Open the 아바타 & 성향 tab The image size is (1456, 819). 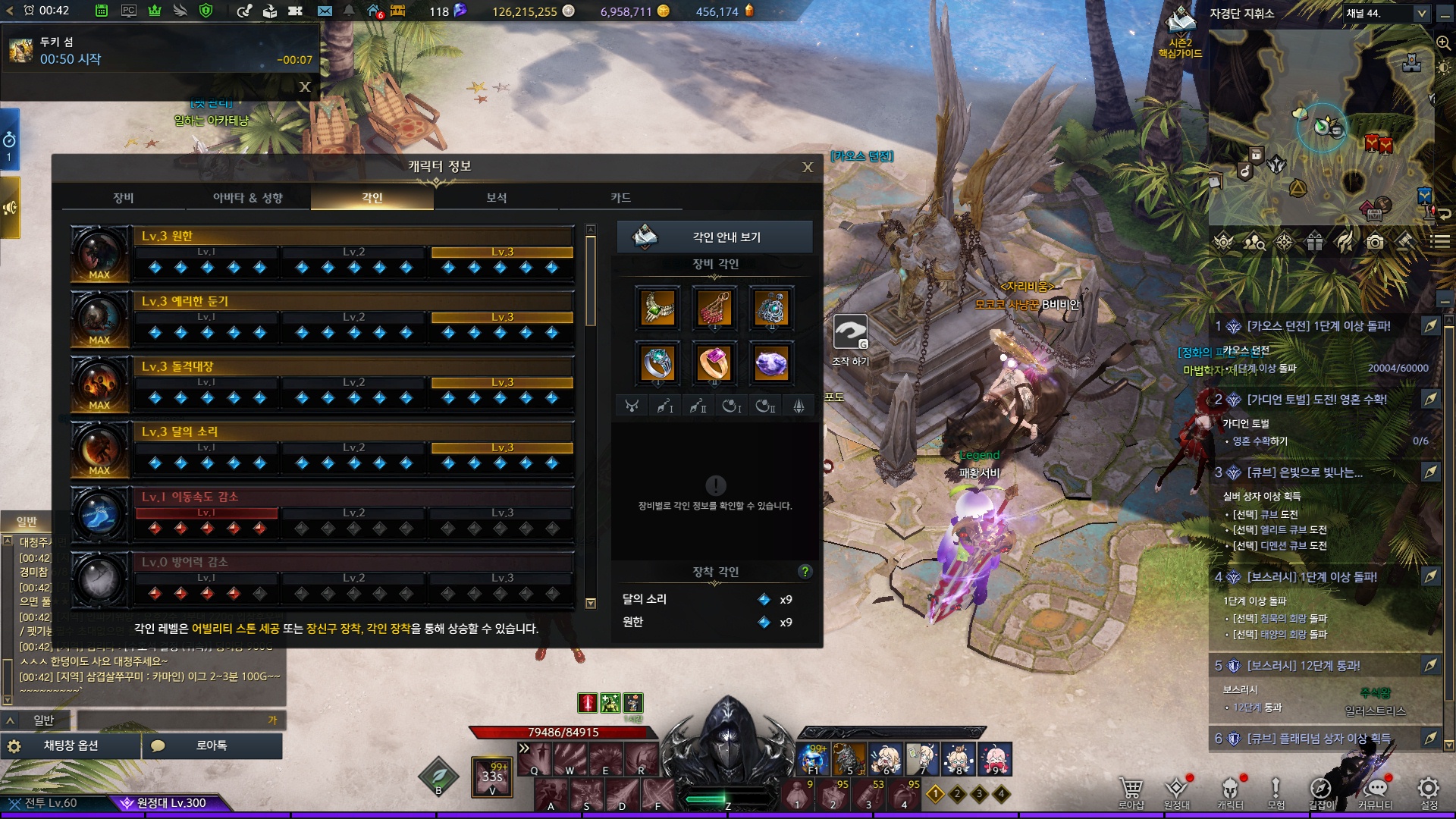point(248,198)
